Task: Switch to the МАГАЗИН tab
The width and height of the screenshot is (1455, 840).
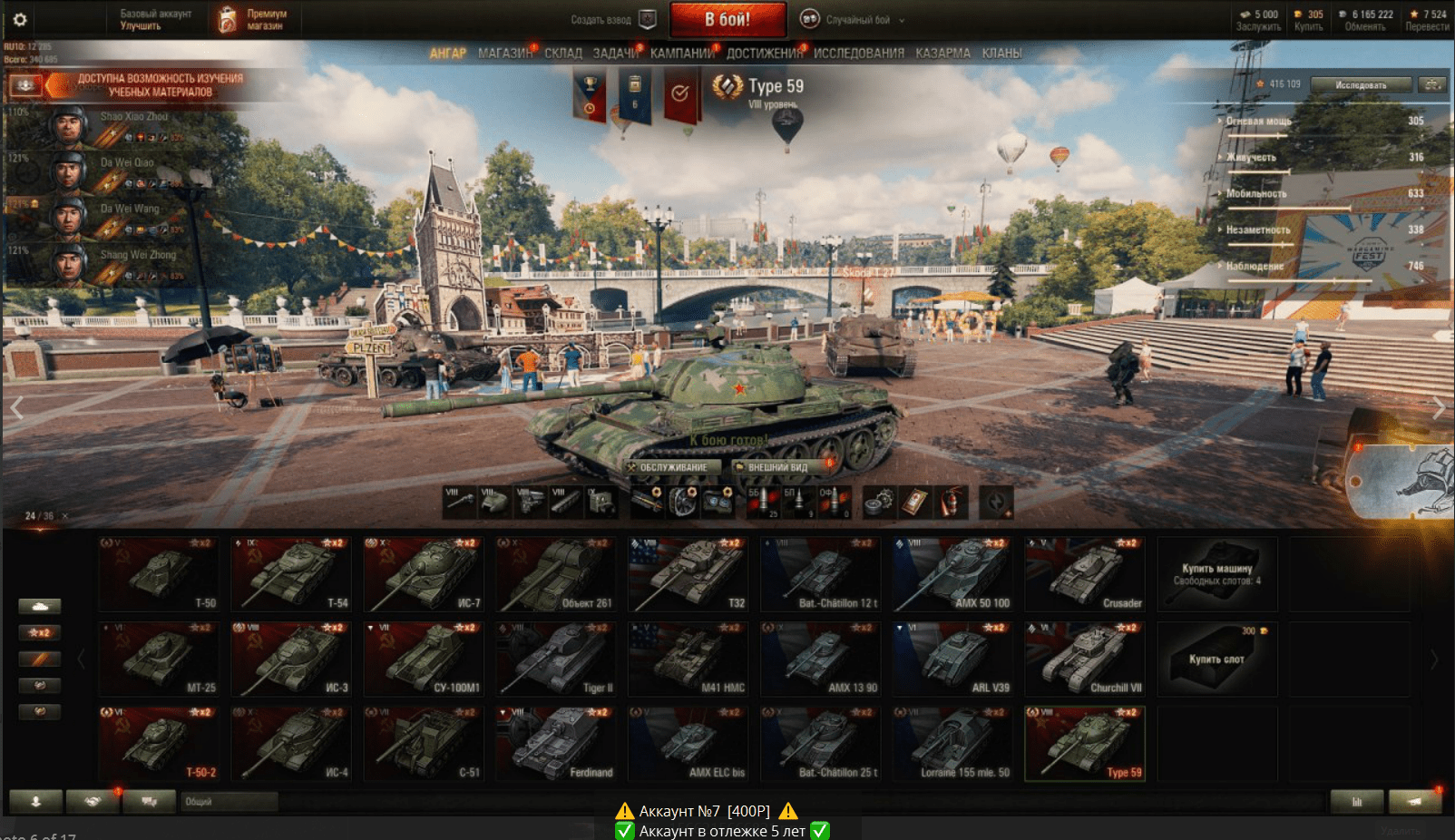Action: pos(505,54)
